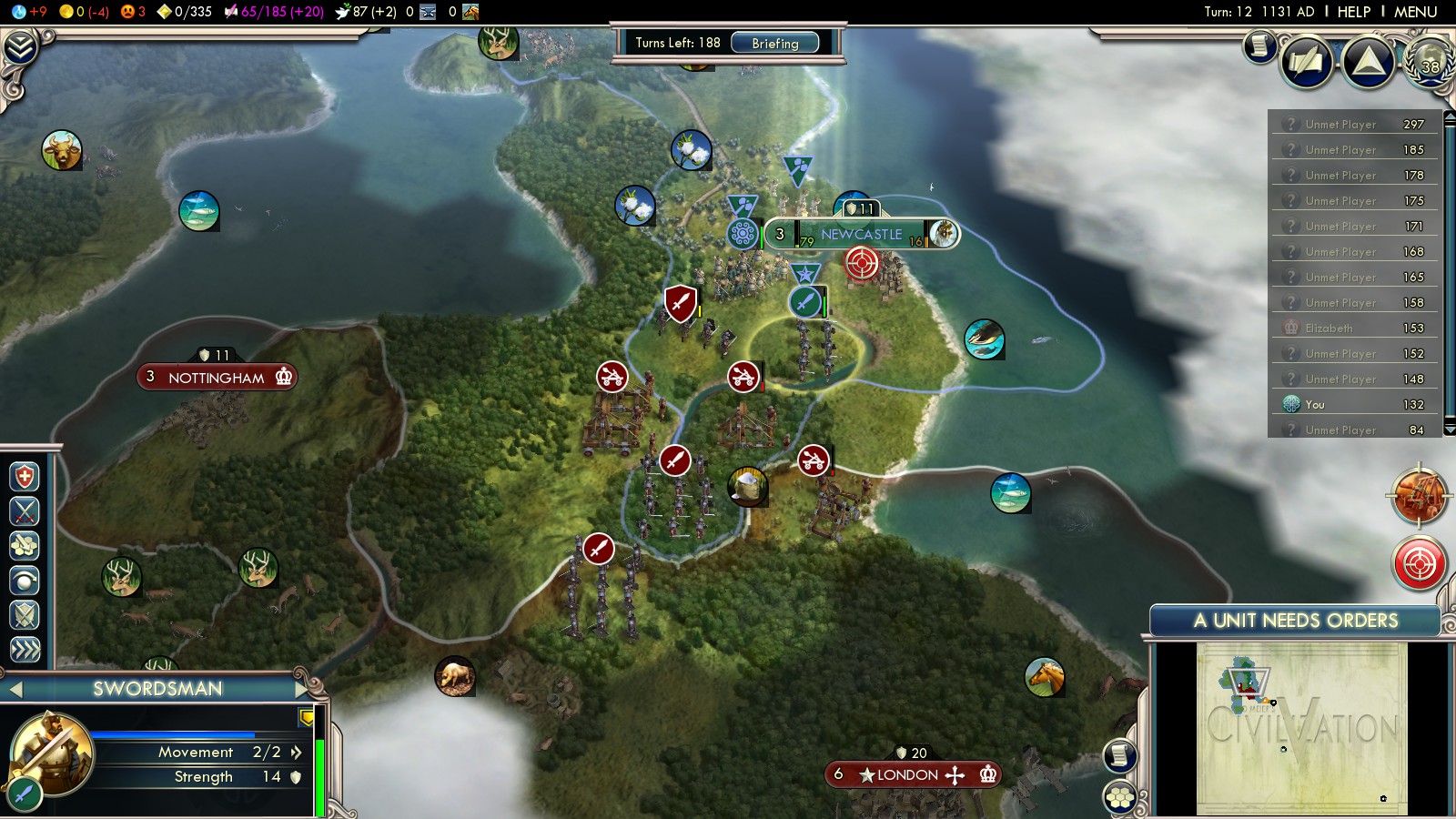Select the LONDON city banner
The image size is (1456, 819).
(907, 774)
